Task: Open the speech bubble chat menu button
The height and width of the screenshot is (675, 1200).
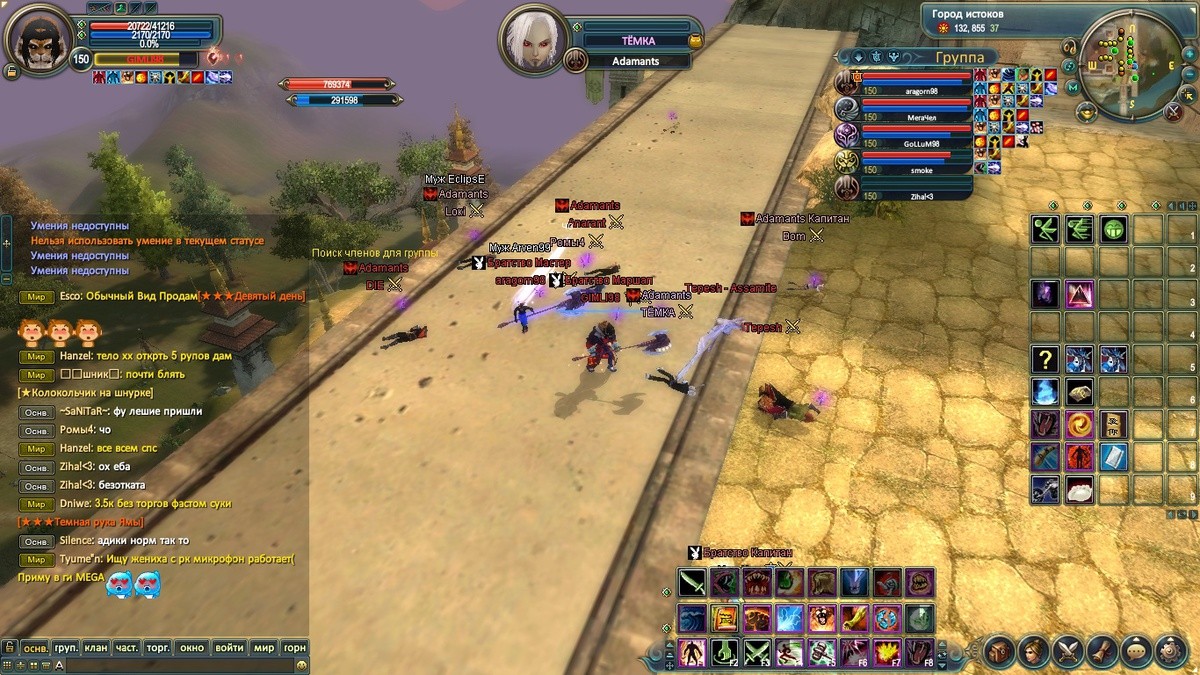Action: [x=1136, y=651]
